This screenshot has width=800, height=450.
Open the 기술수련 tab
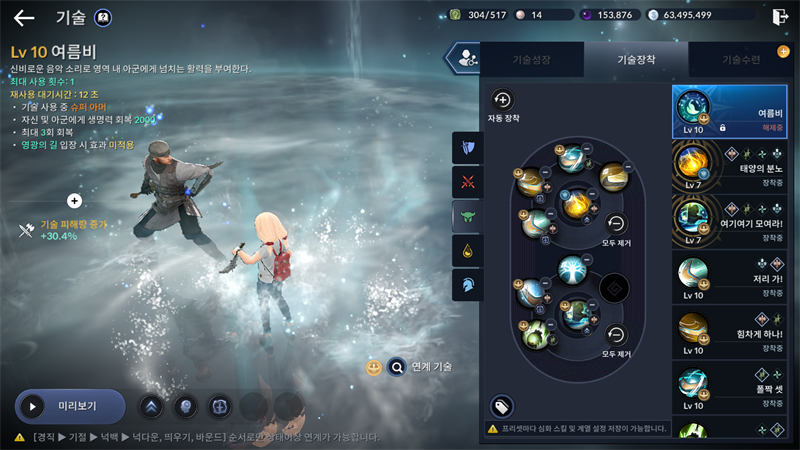[x=741, y=60]
